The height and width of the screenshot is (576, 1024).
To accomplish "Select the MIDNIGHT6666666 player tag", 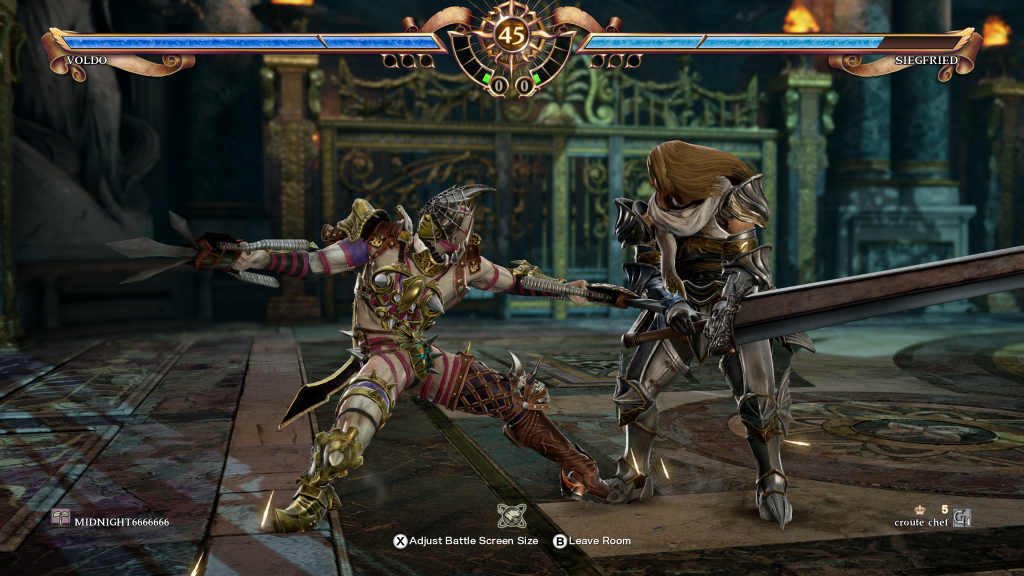I will coord(120,522).
